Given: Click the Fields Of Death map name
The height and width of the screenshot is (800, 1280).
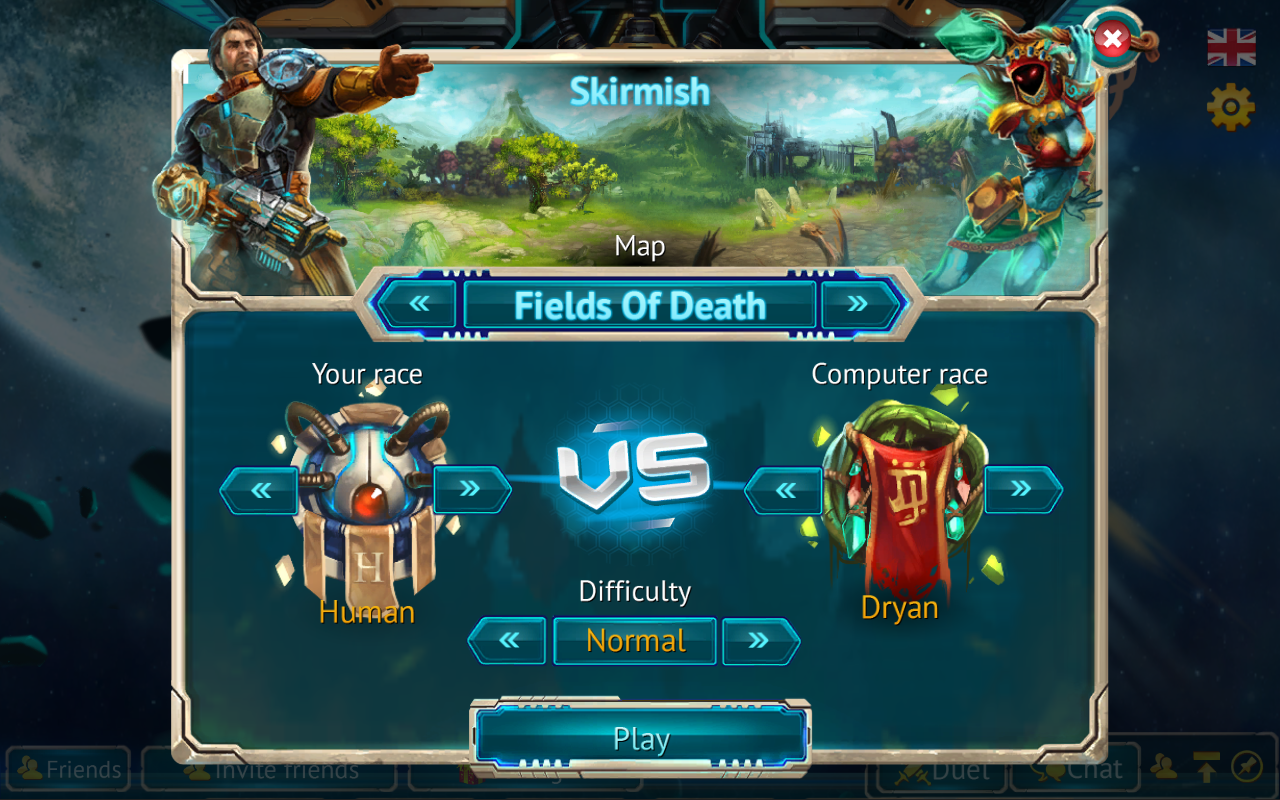Looking at the screenshot, I should (x=640, y=306).
